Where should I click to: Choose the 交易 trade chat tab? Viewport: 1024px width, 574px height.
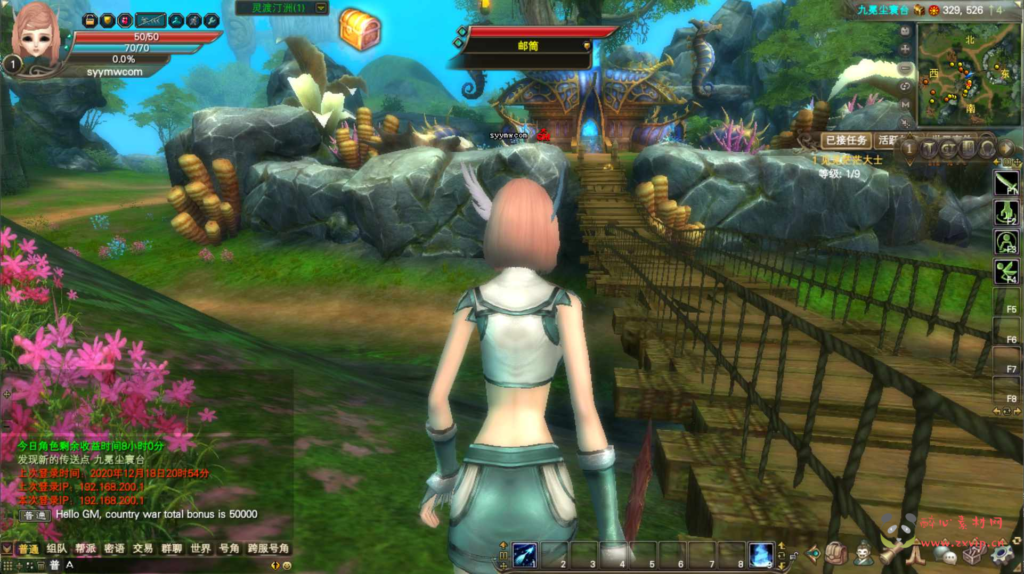143,549
